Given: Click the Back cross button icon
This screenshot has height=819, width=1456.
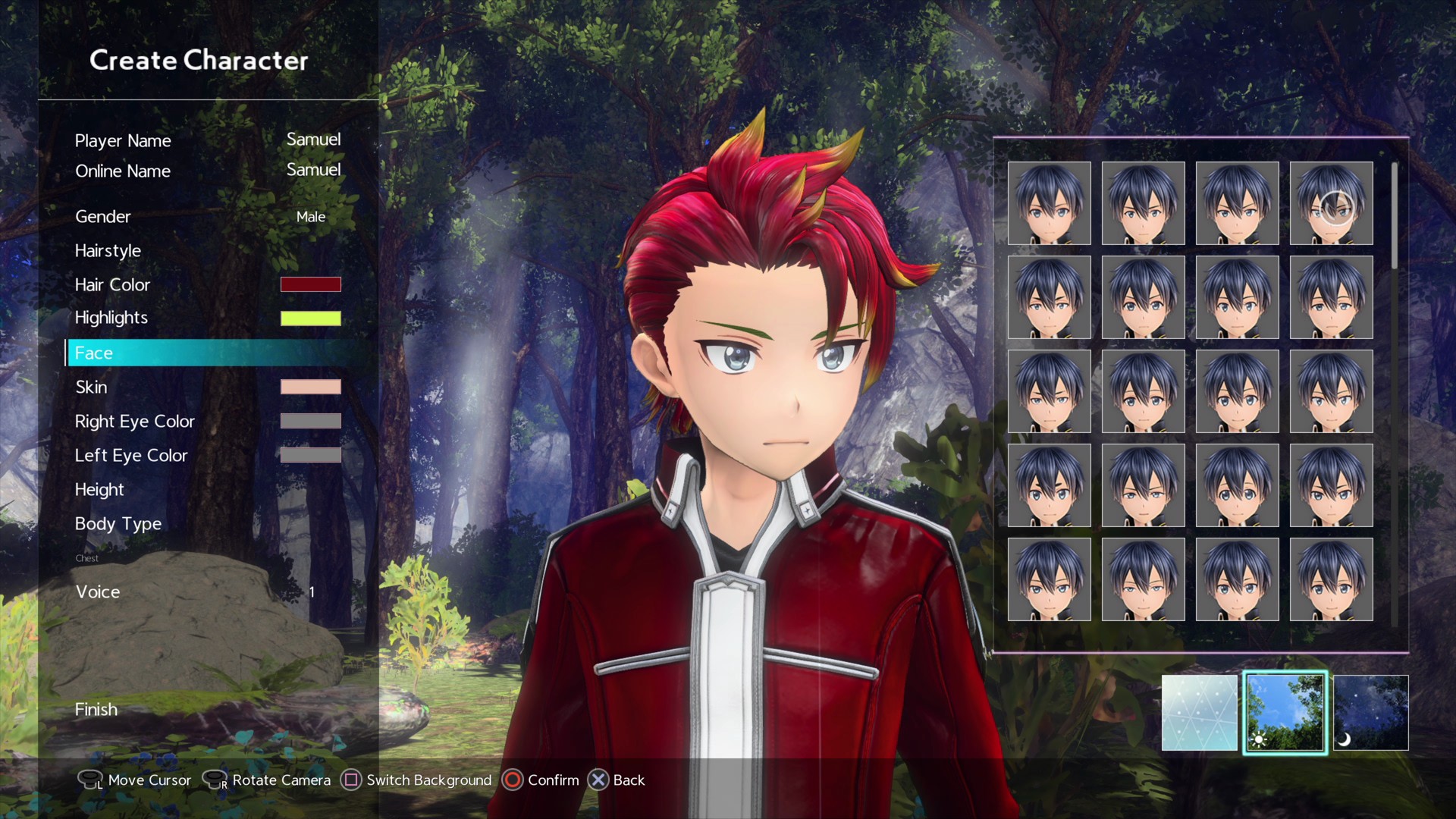Looking at the screenshot, I should 598,780.
